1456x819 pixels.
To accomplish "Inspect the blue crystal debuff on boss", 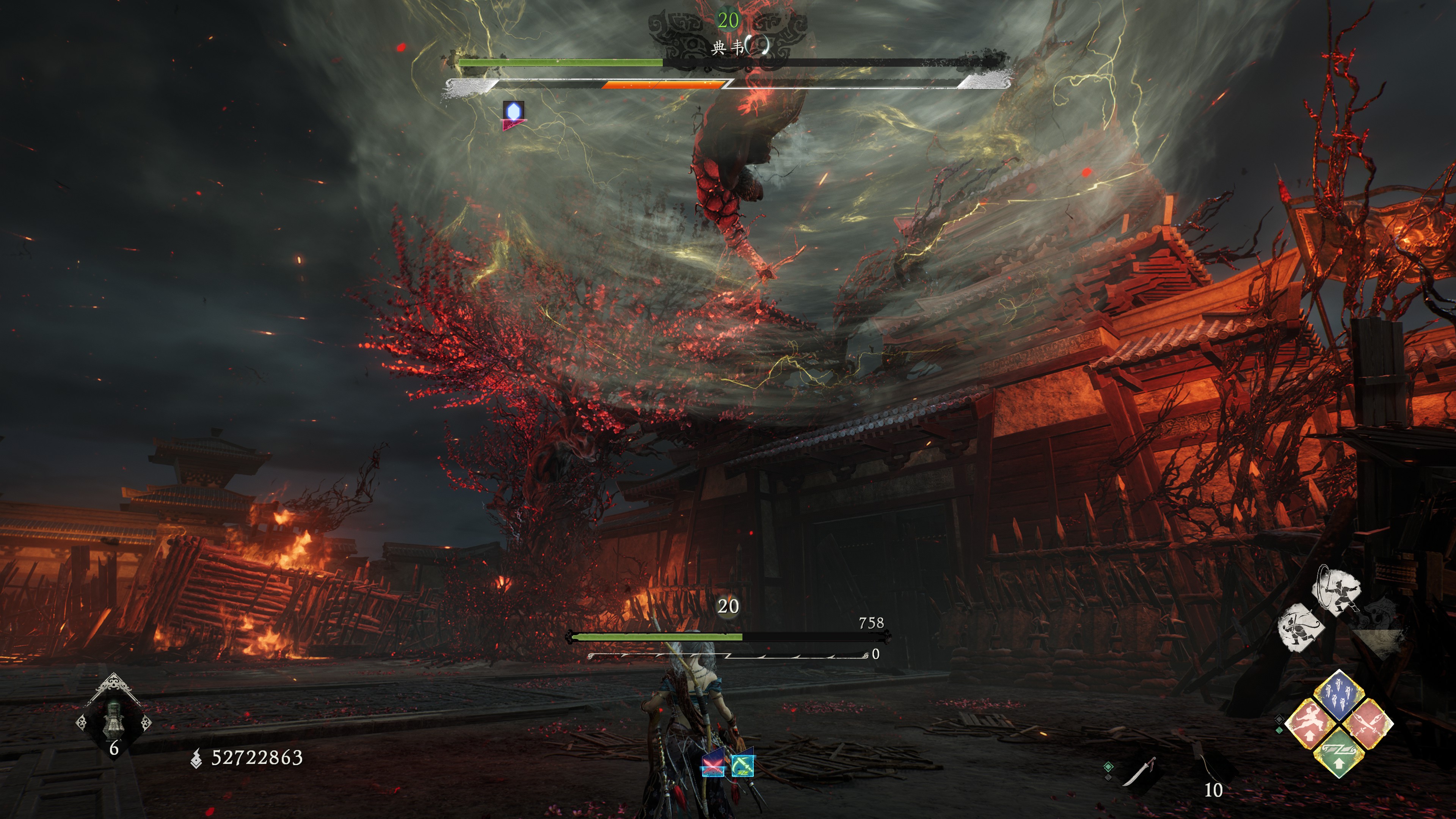I will (x=513, y=115).
